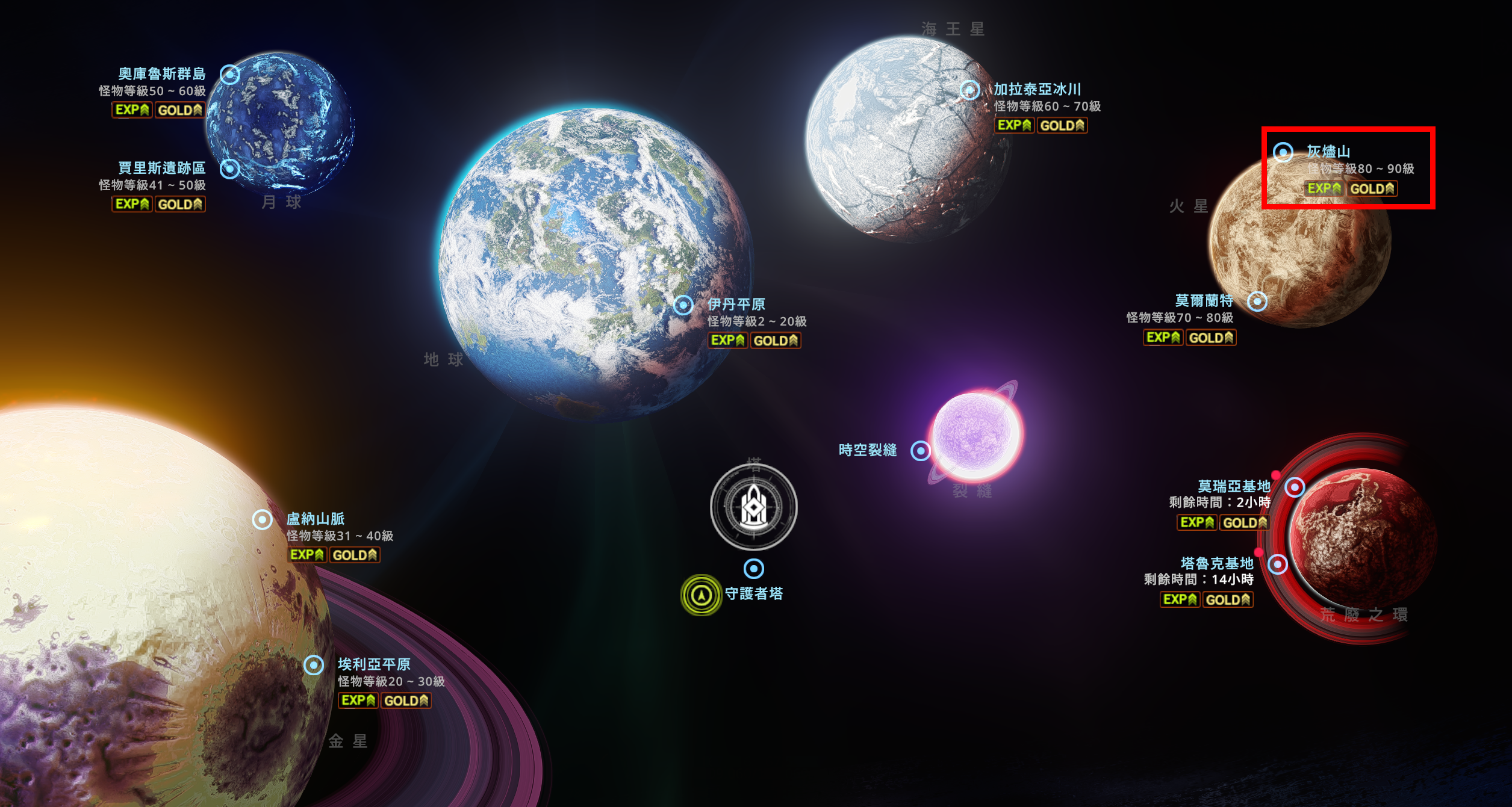Enter the 時空裂縫 rift destination
The image size is (1512, 807).
920,450
